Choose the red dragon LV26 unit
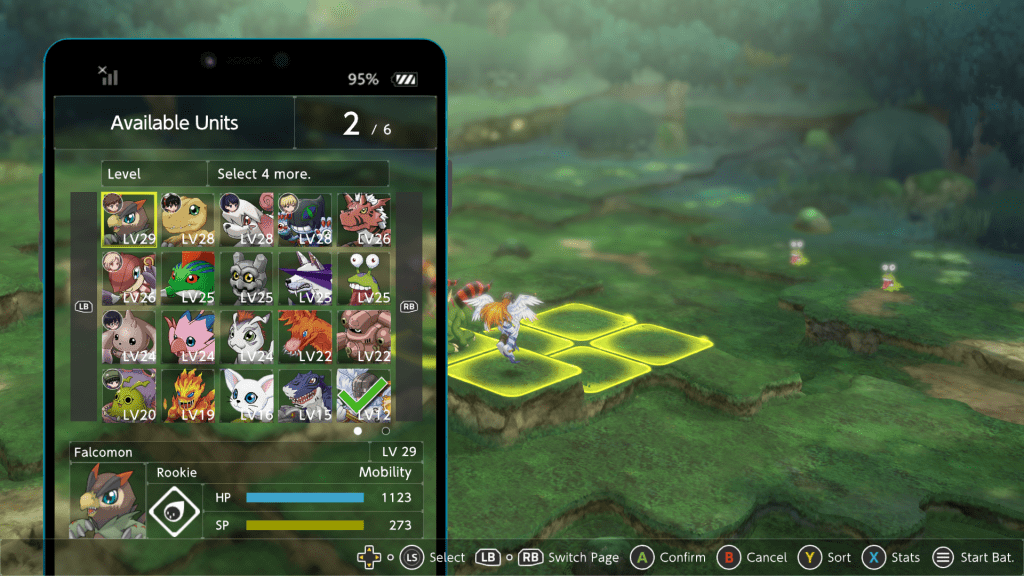Screen dimensions: 1024x576 click(363, 220)
